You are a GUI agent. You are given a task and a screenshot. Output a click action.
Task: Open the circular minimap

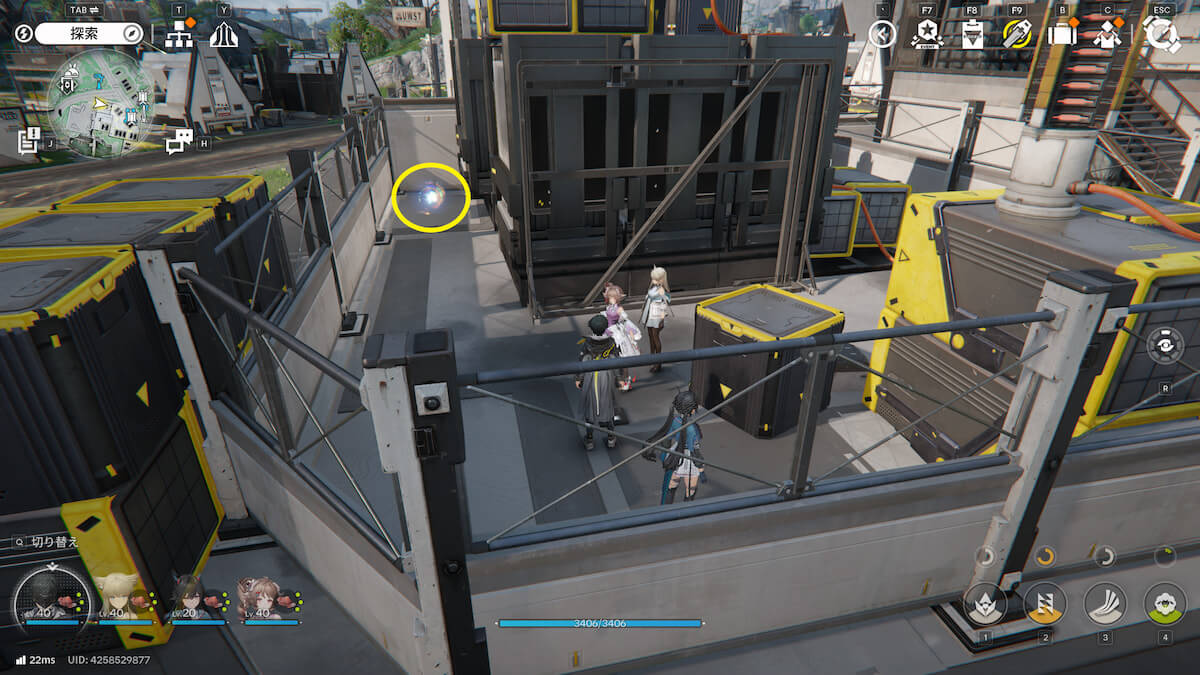pyautogui.click(x=101, y=103)
